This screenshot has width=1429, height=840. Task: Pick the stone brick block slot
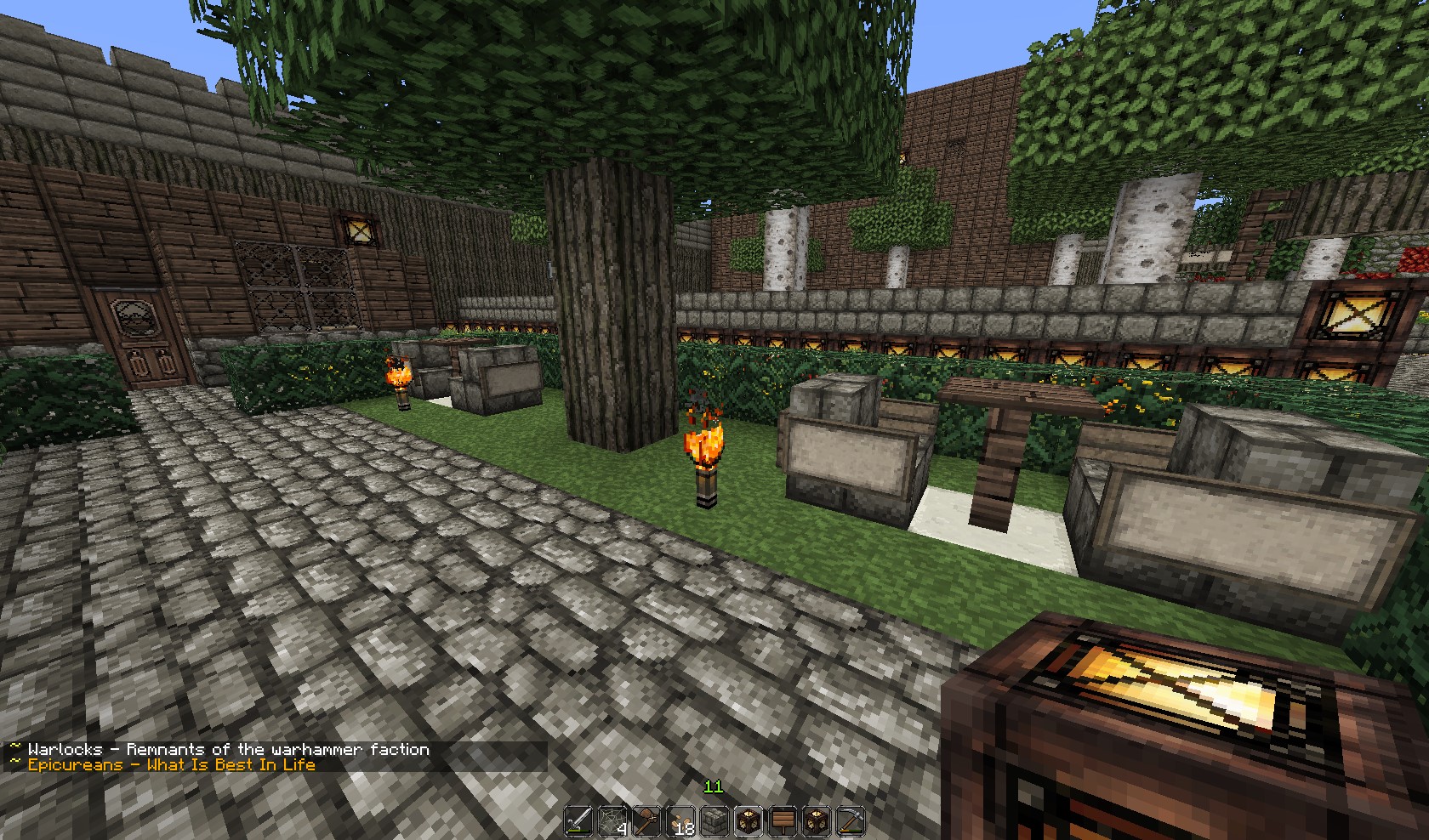(714, 822)
